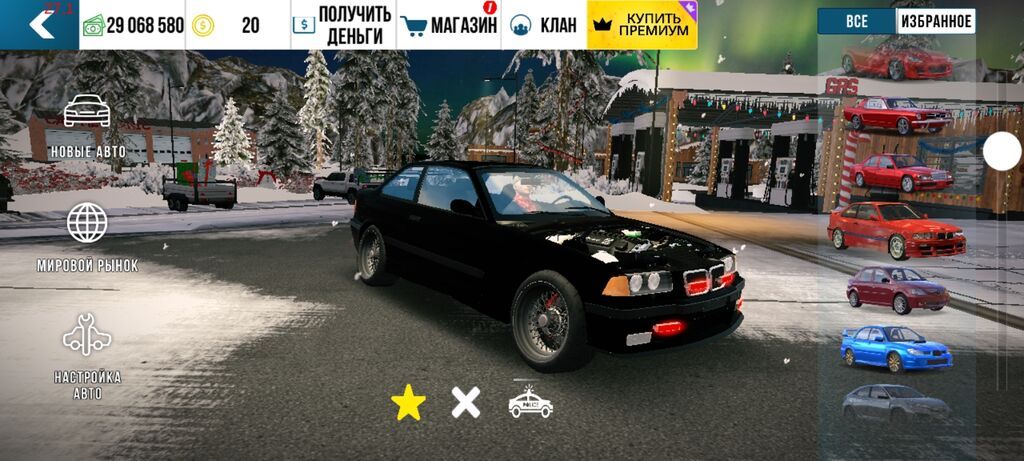The height and width of the screenshot is (461, 1024).
Task: Select the grey car thumbnail
Action: pyautogui.click(x=894, y=403)
